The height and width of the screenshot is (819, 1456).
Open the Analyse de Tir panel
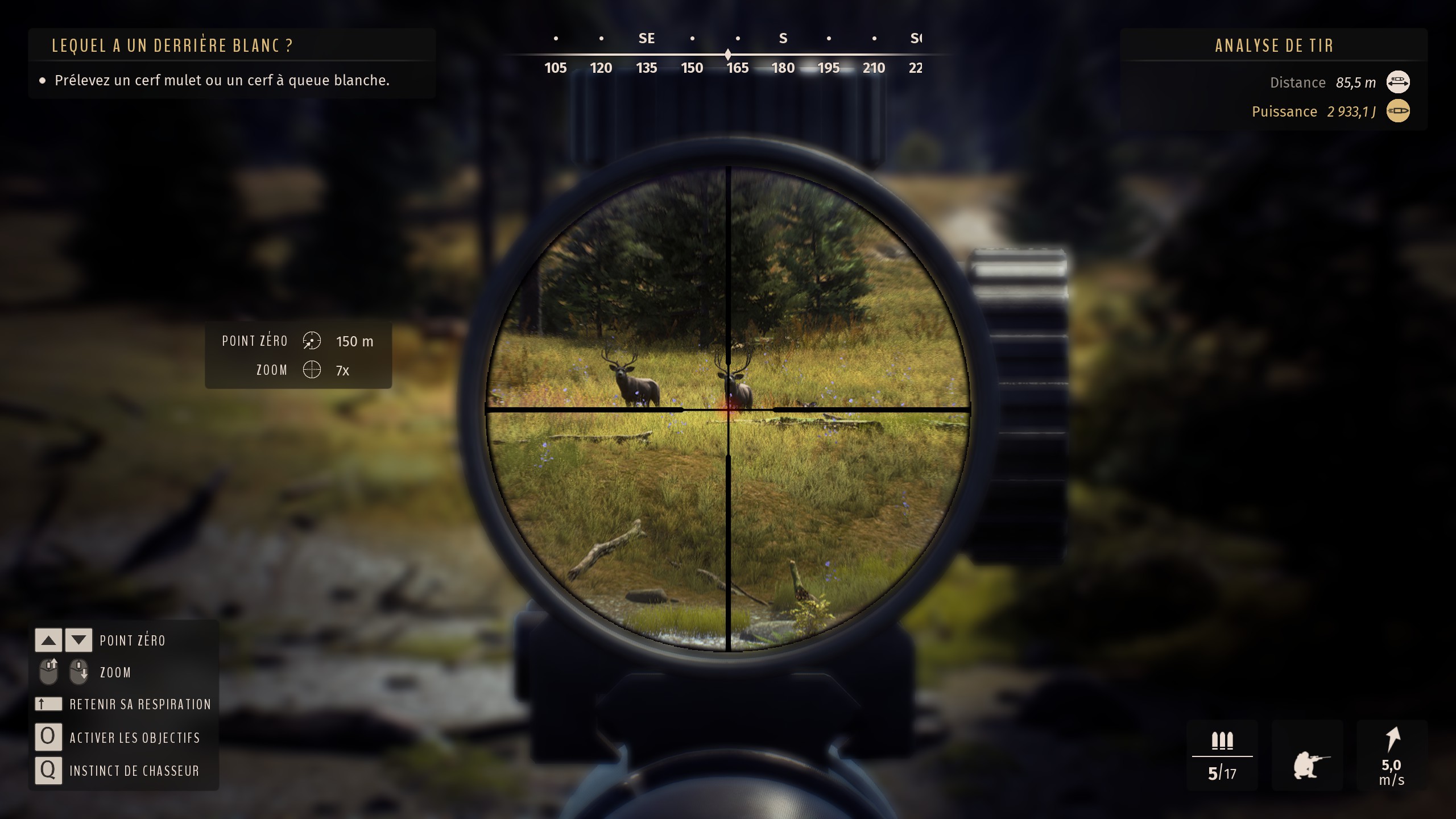(1274, 45)
